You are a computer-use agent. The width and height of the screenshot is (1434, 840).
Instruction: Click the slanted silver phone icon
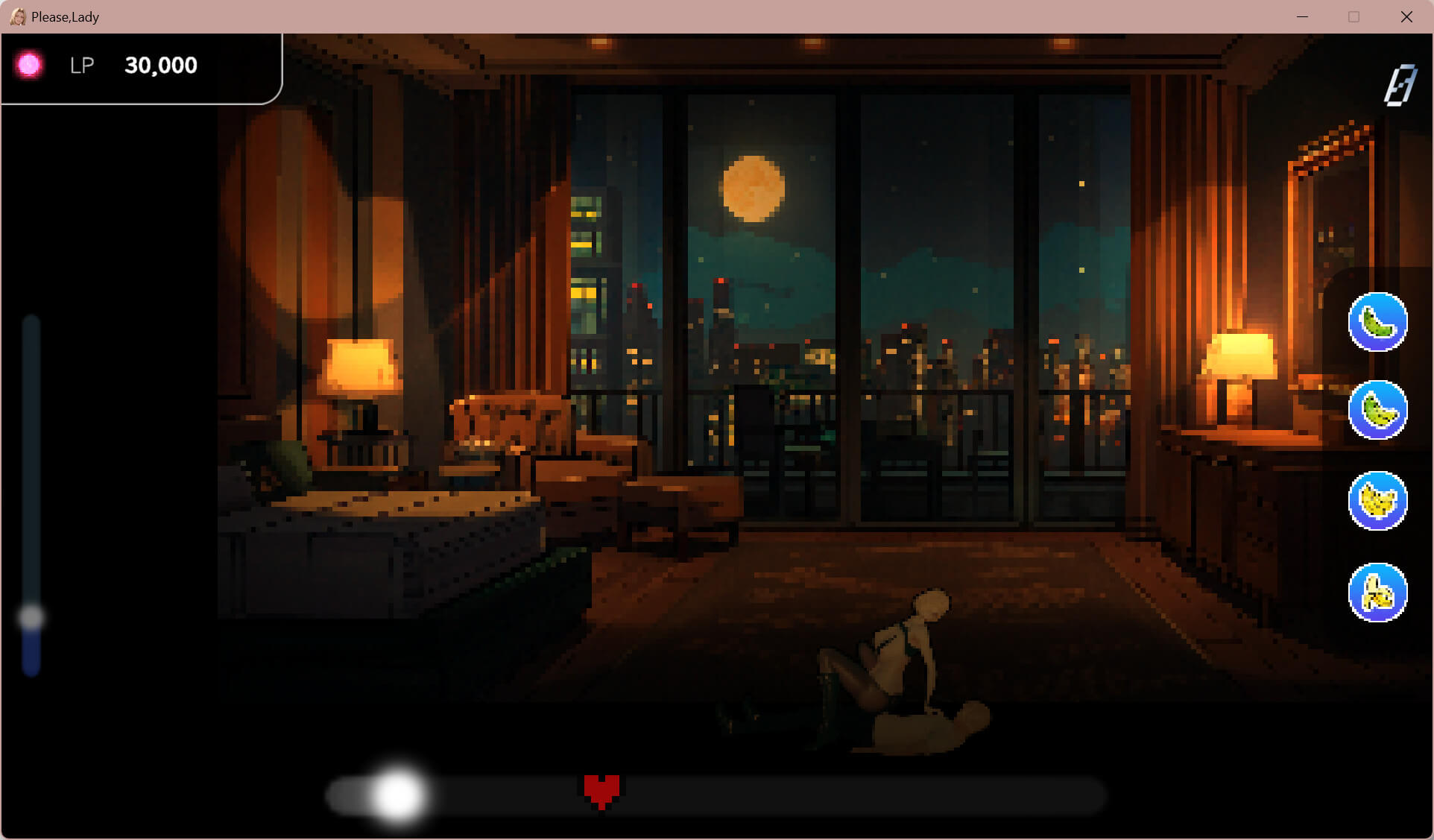tap(1399, 85)
